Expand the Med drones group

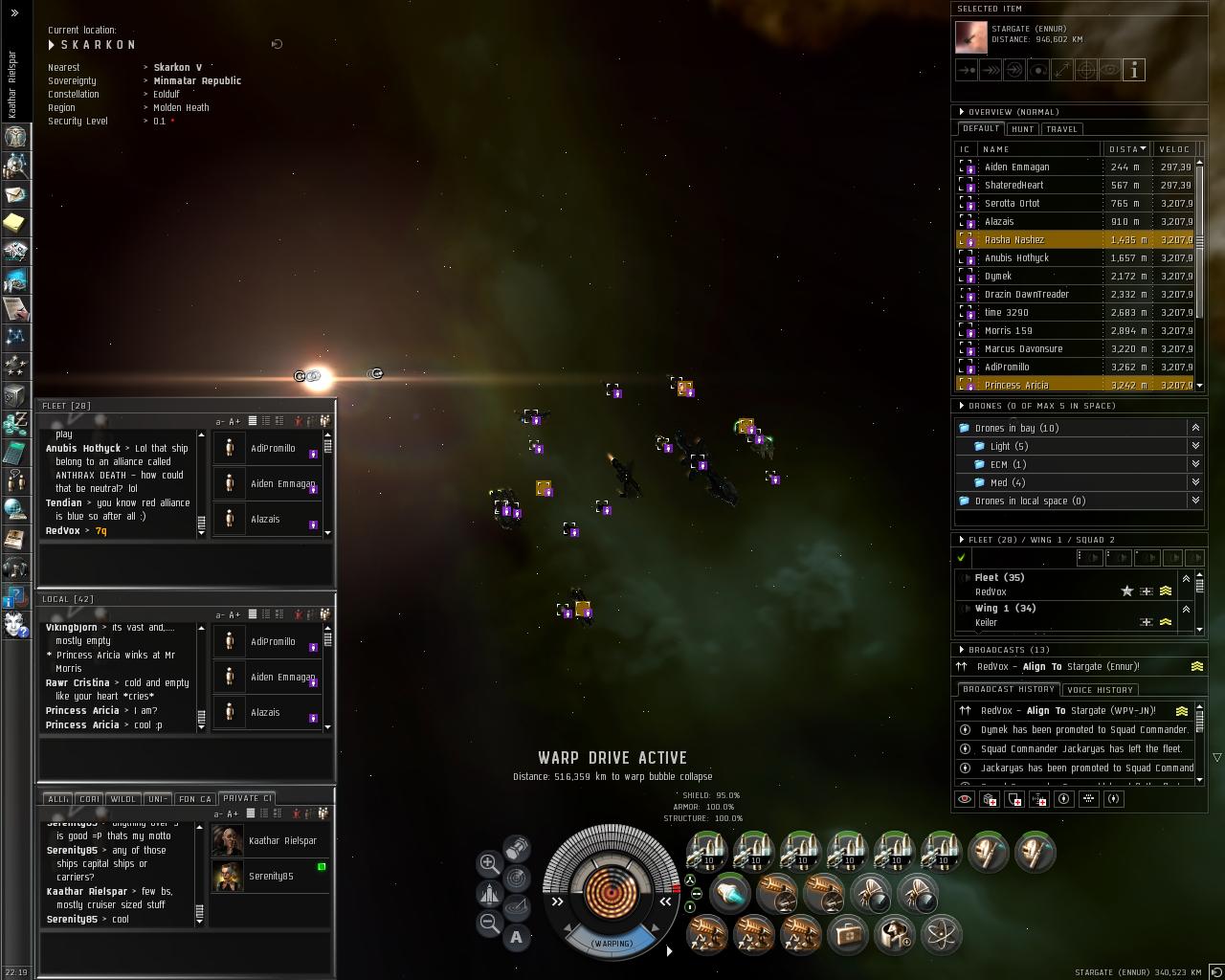pyautogui.click(x=1195, y=482)
